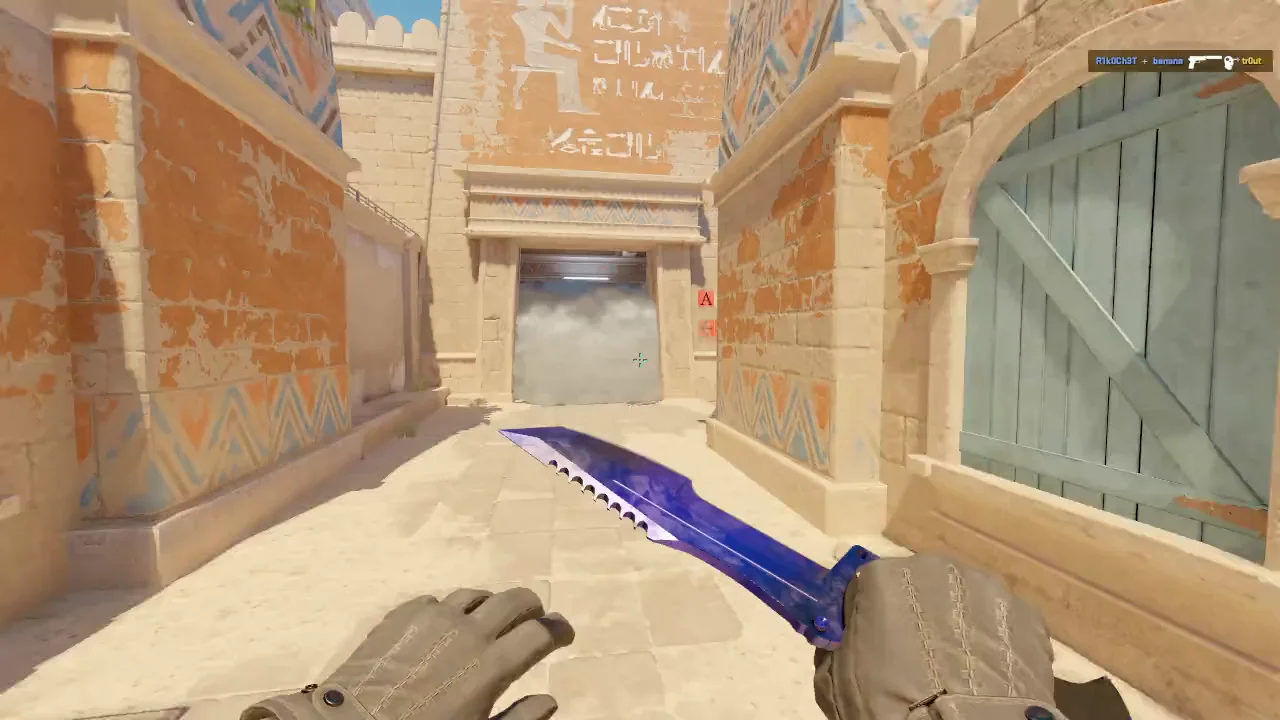The image size is (1280, 720).
Task: Click the entire kill feed entry banner
Action: pyautogui.click(x=1178, y=61)
